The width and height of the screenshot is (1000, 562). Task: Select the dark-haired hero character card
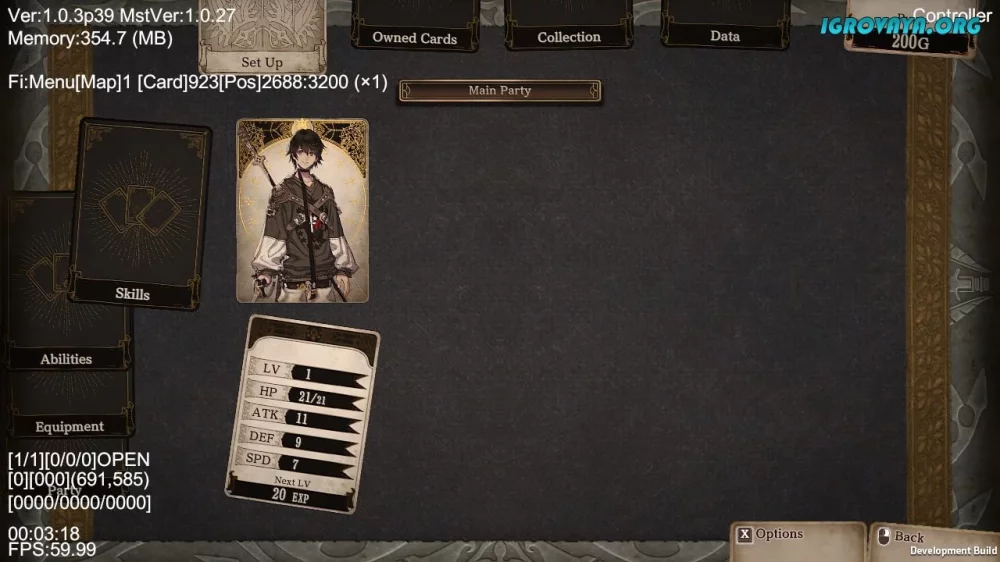pyautogui.click(x=302, y=210)
